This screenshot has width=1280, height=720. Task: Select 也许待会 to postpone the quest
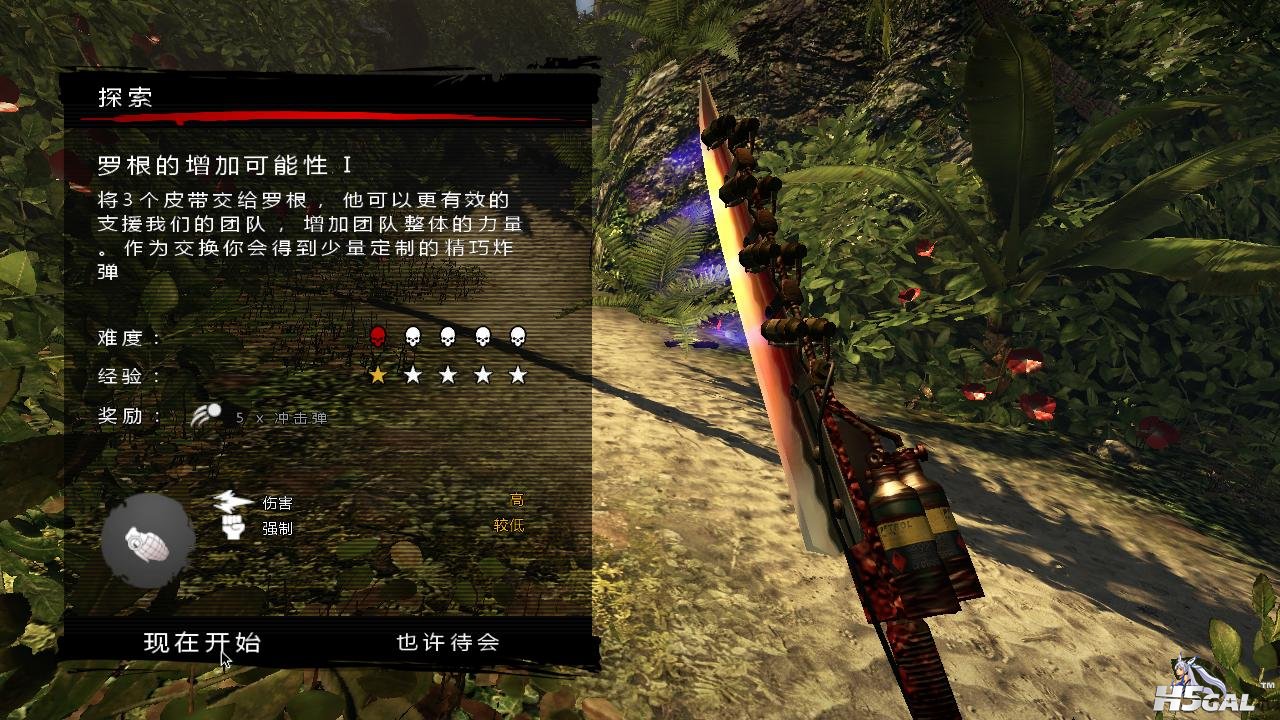pos(447,643)
